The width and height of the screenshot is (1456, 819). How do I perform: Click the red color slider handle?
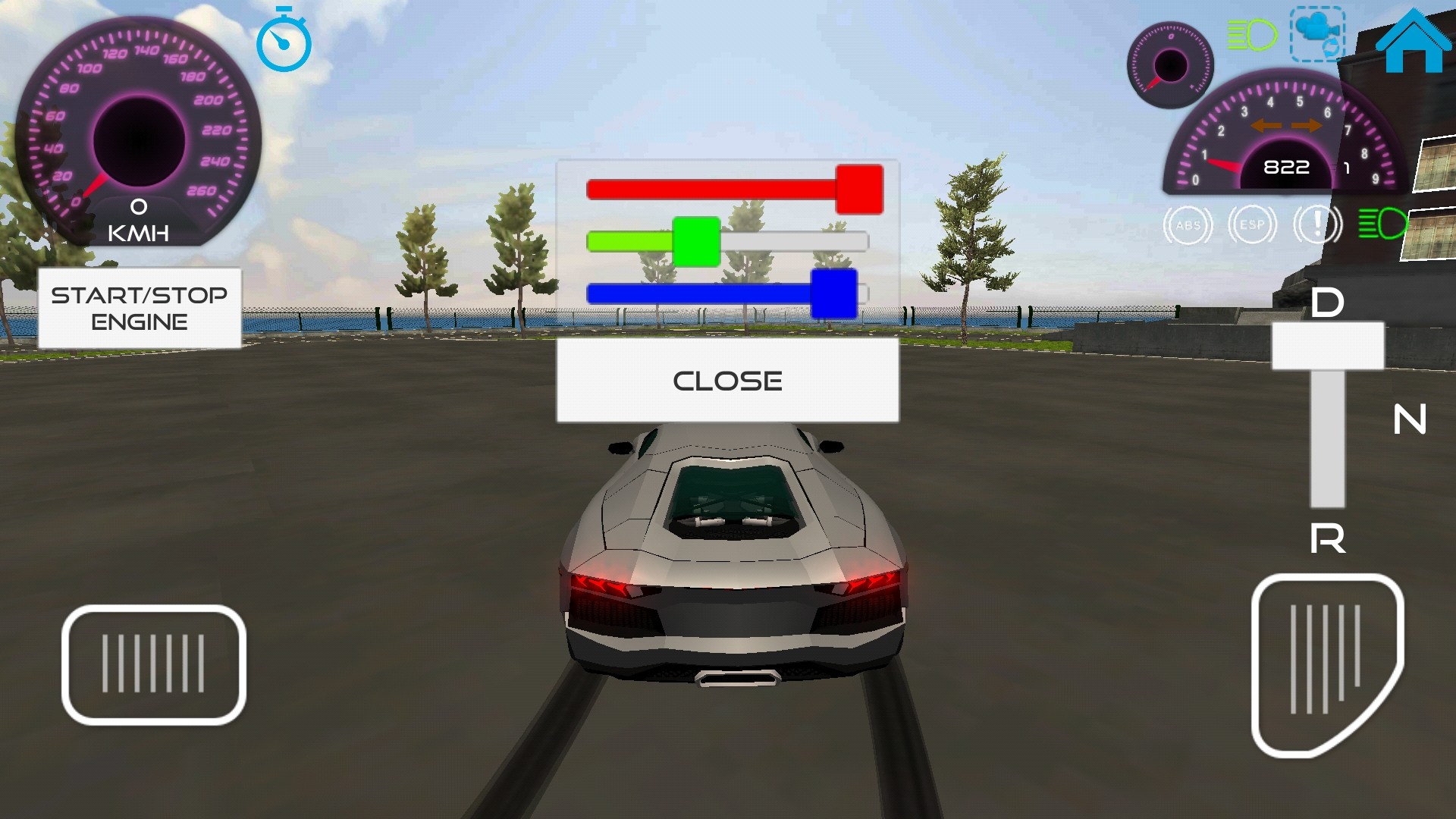(x=859, y=190)
